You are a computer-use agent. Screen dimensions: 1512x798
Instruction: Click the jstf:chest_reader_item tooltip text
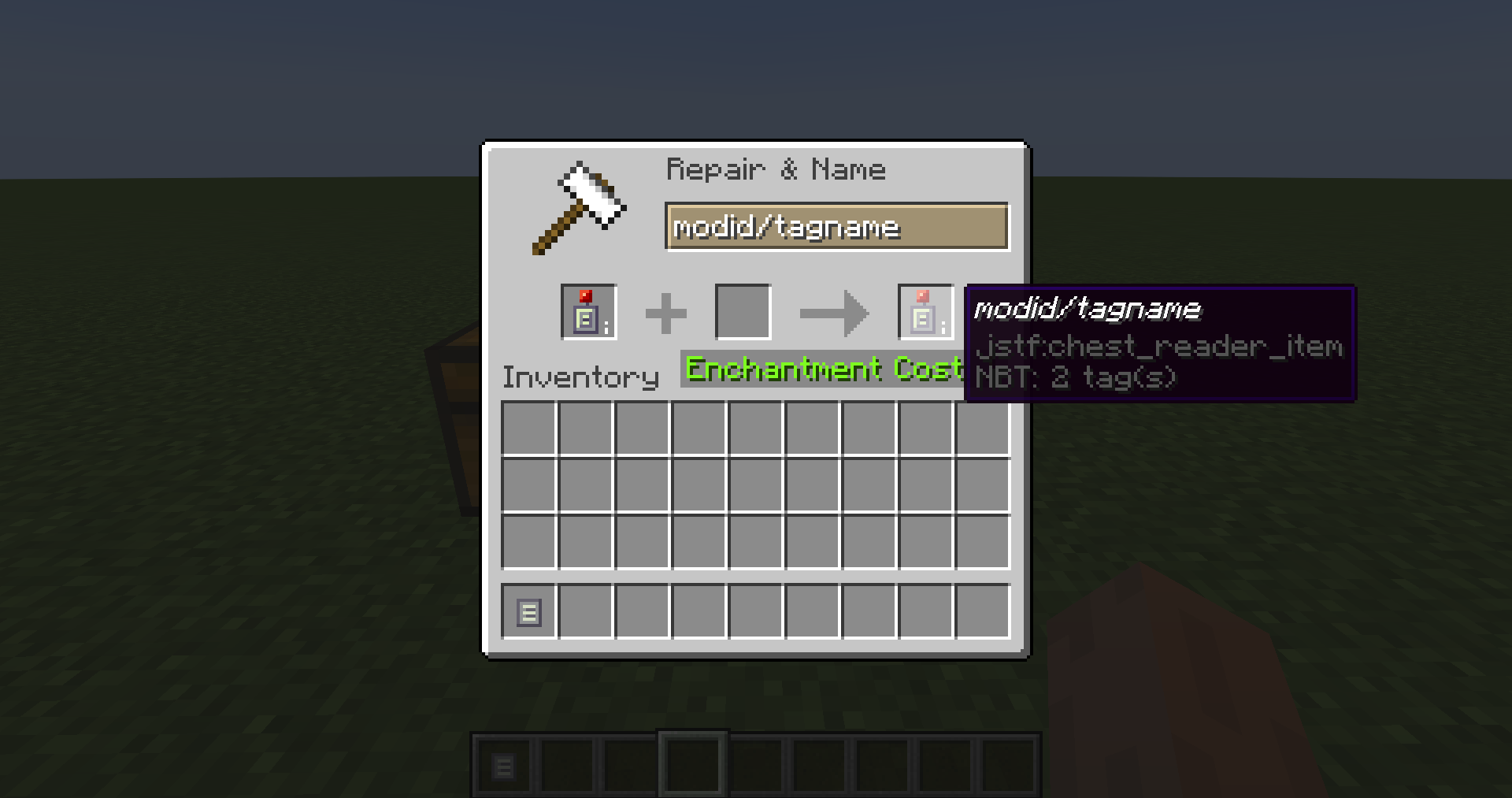click(x=1158, y=345)
